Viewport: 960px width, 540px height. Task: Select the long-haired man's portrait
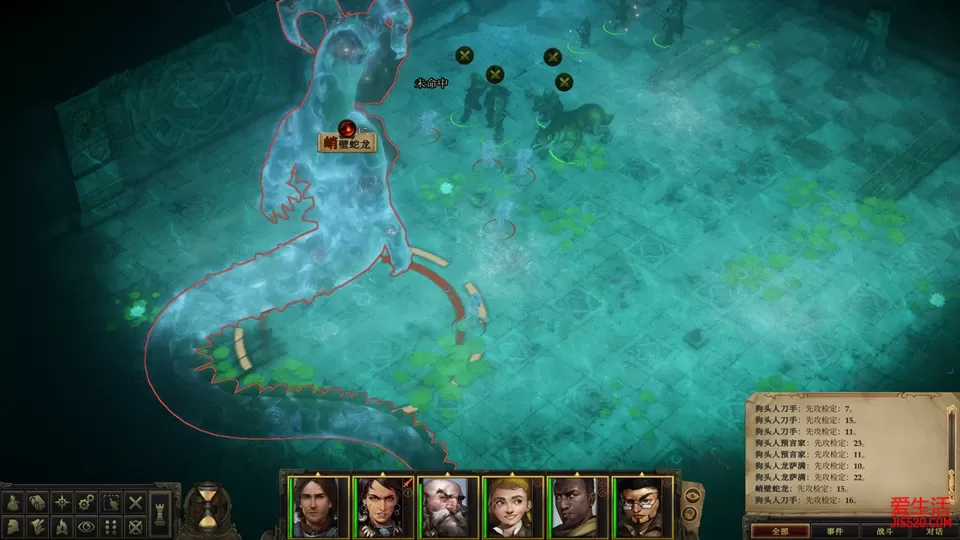319,507
